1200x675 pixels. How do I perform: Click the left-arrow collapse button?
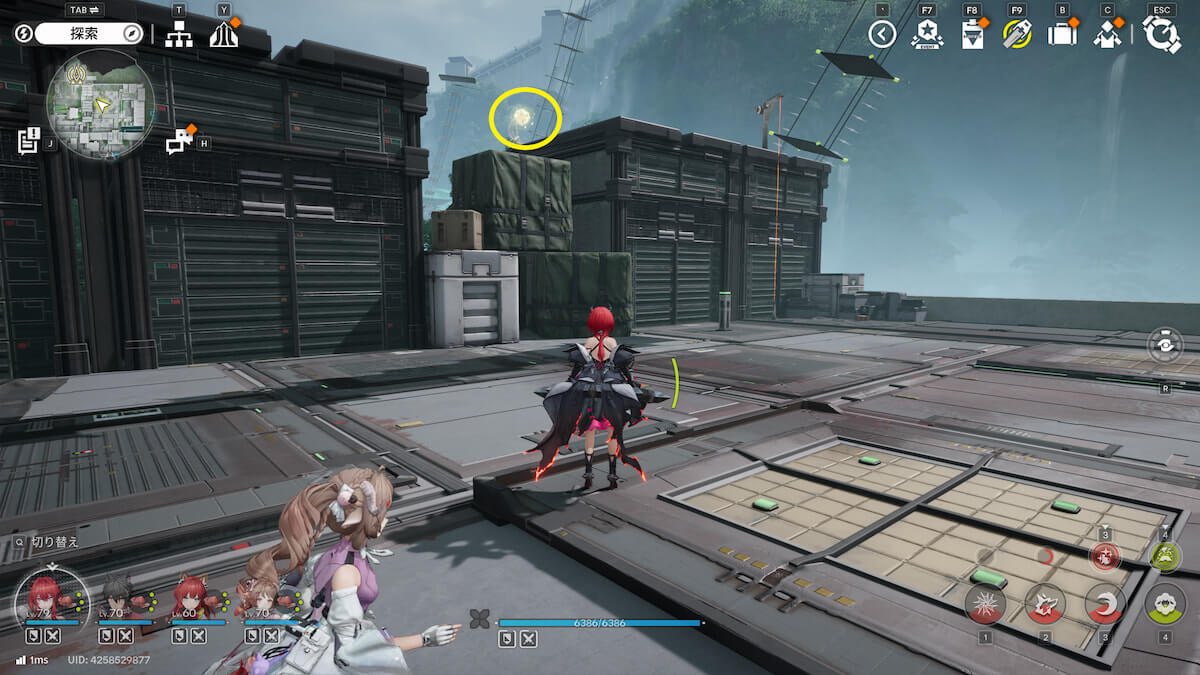coord(881,35)
